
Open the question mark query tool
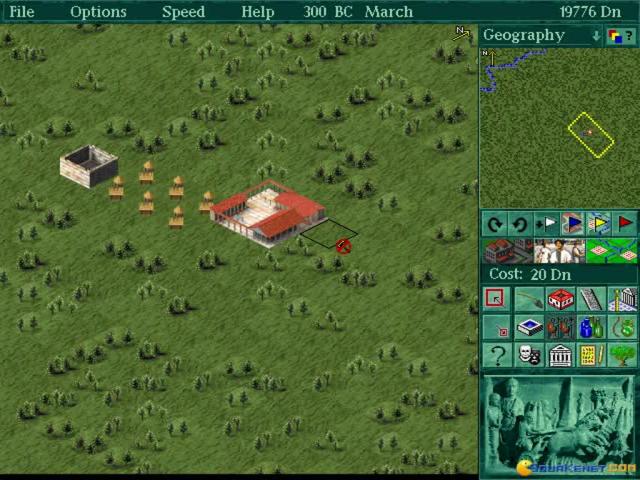click(495, 355)
